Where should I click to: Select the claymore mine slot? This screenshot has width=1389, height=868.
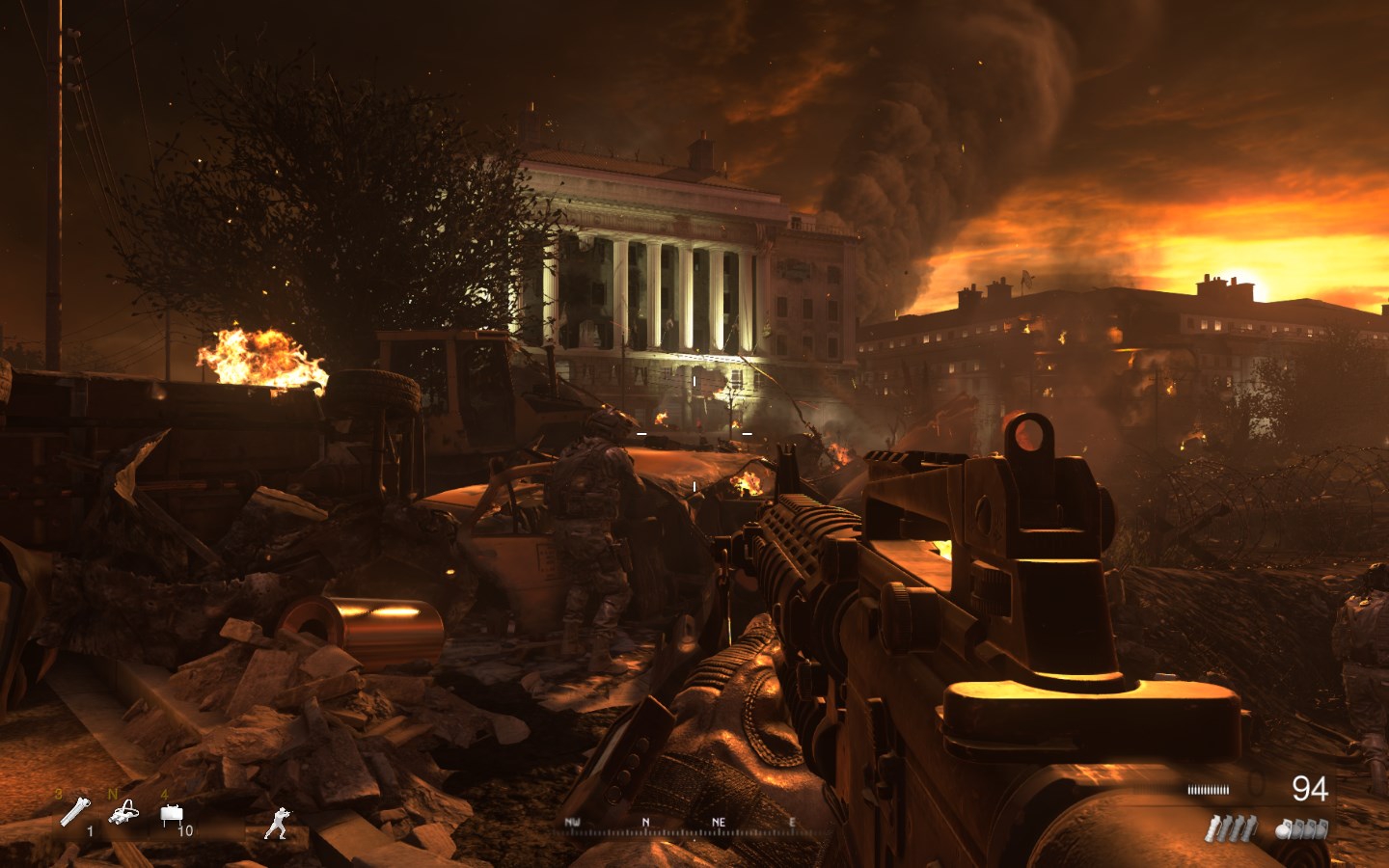tap(172, 817)
